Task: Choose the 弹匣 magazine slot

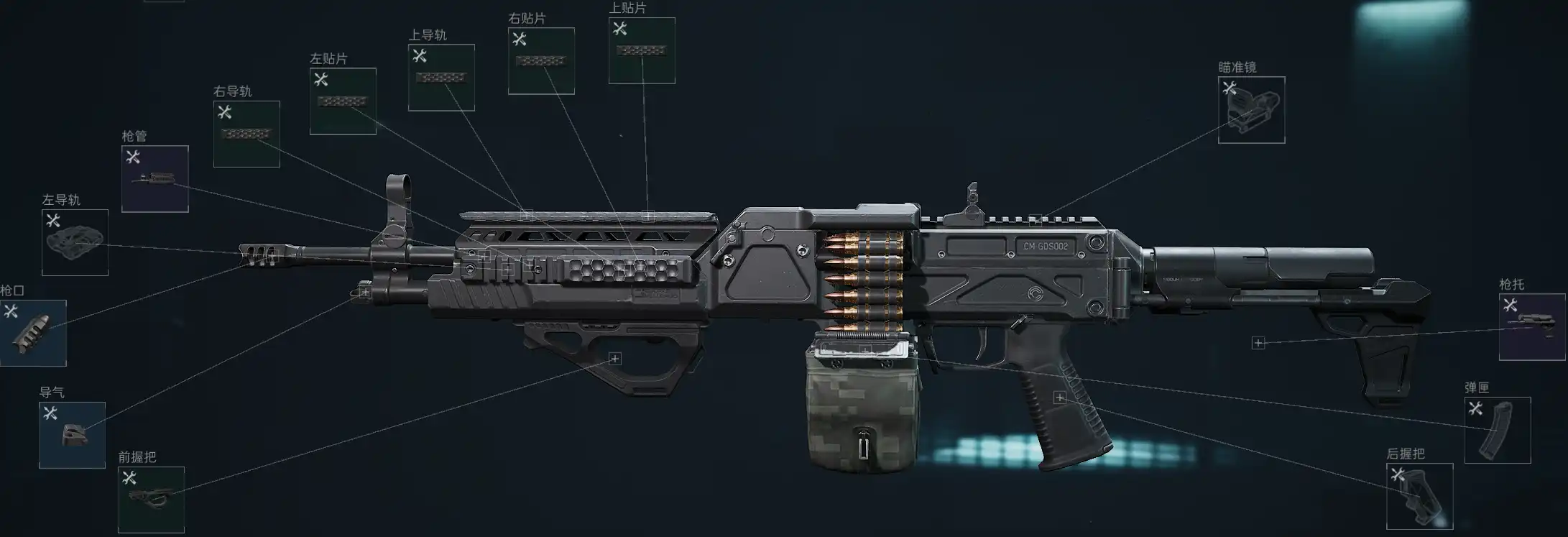Action: click(1498, 430)
